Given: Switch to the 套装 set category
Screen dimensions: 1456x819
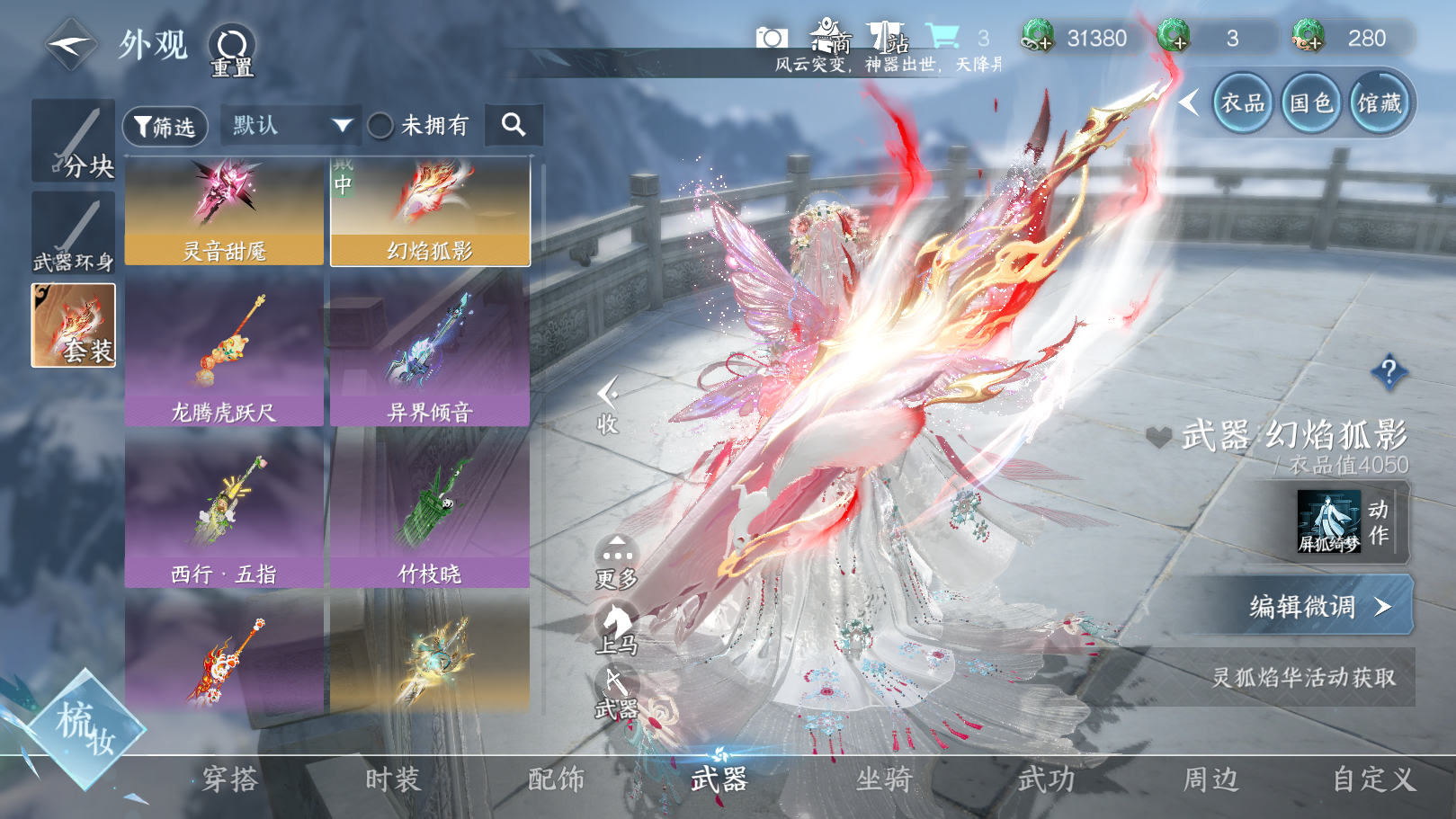Looking at the screenshot, I should [74, 325].
